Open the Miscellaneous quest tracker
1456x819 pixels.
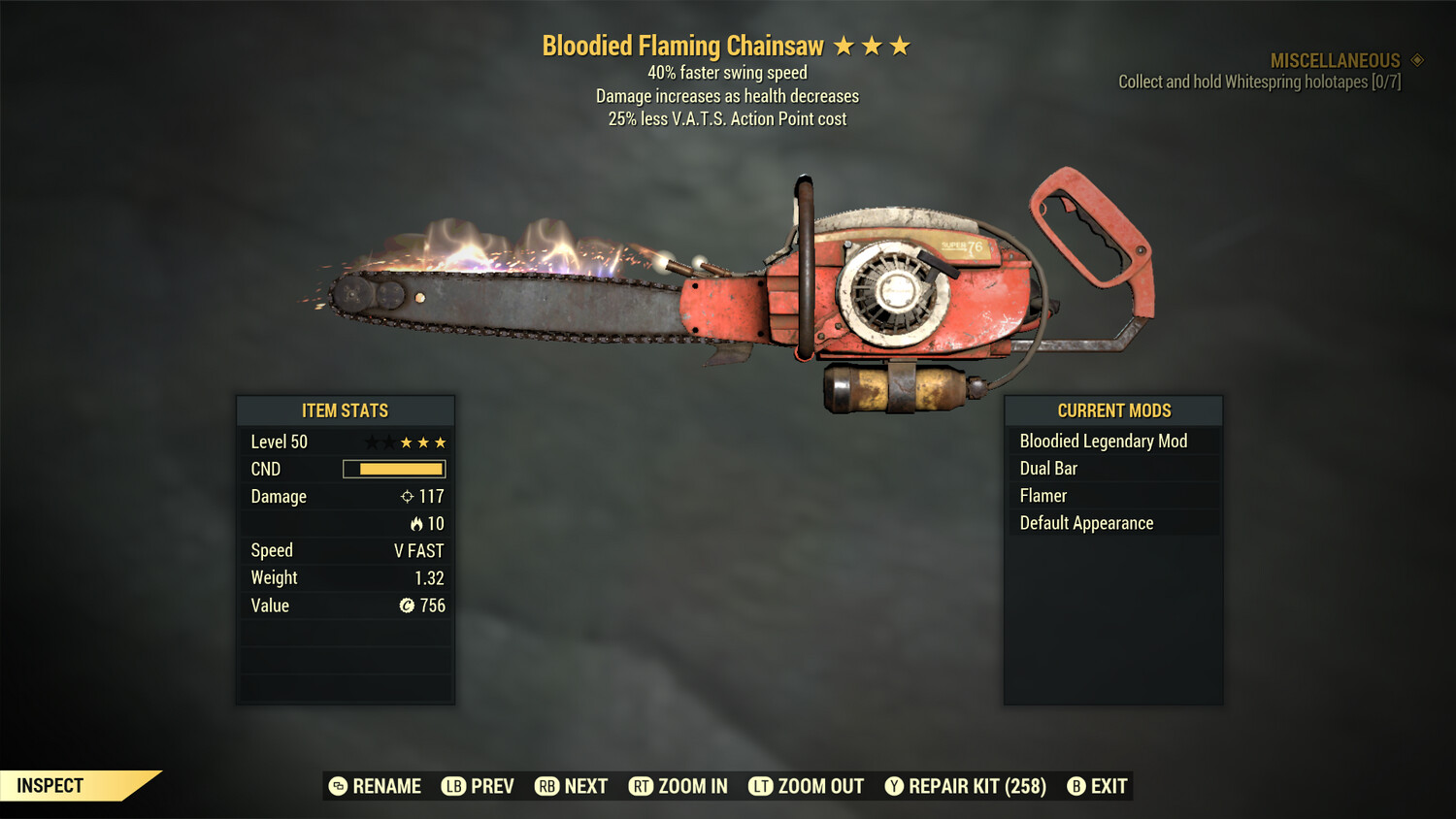coord(1335,60)
